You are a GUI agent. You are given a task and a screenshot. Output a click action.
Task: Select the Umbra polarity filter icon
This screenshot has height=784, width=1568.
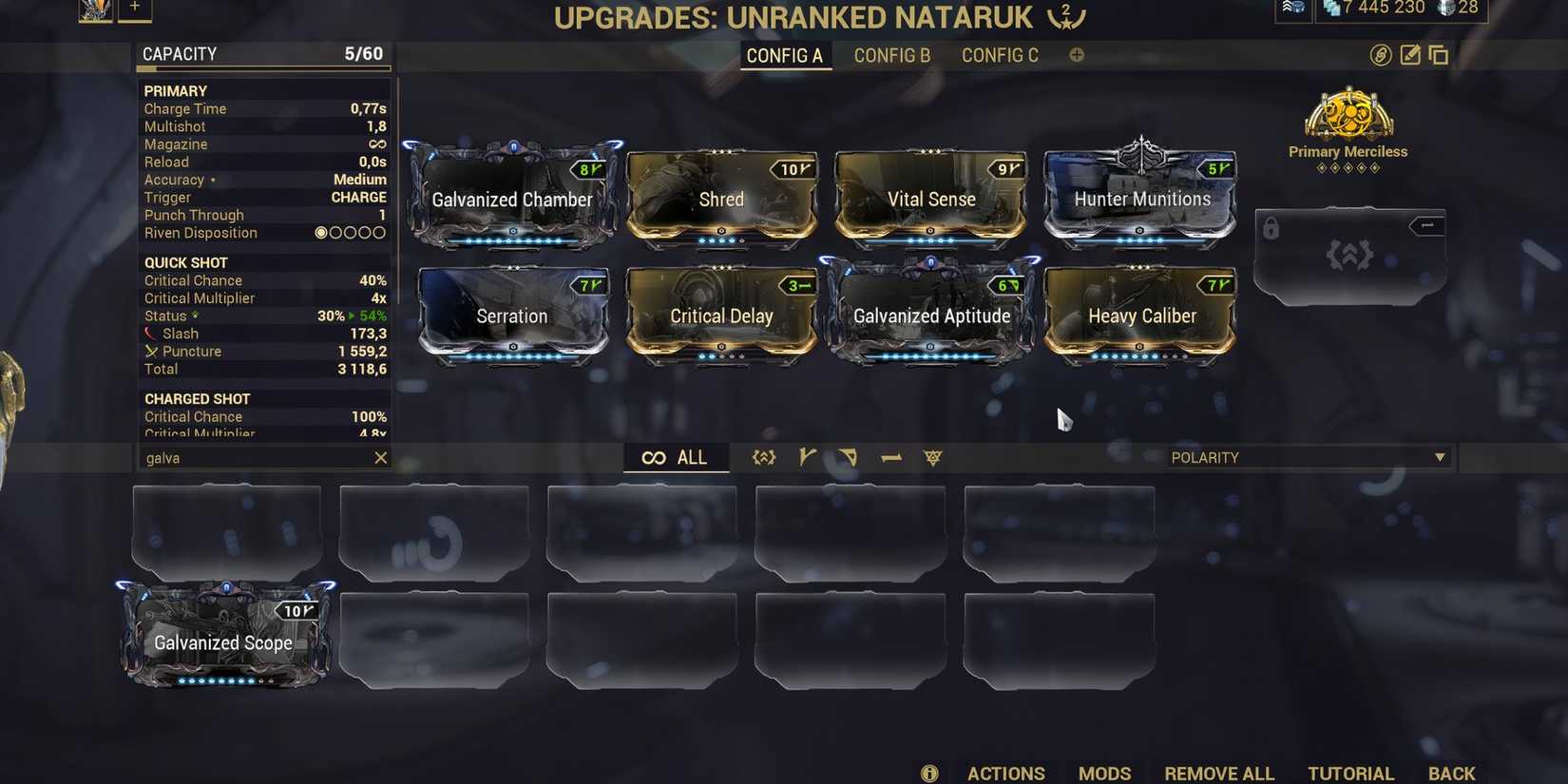[x=933, y=457]
